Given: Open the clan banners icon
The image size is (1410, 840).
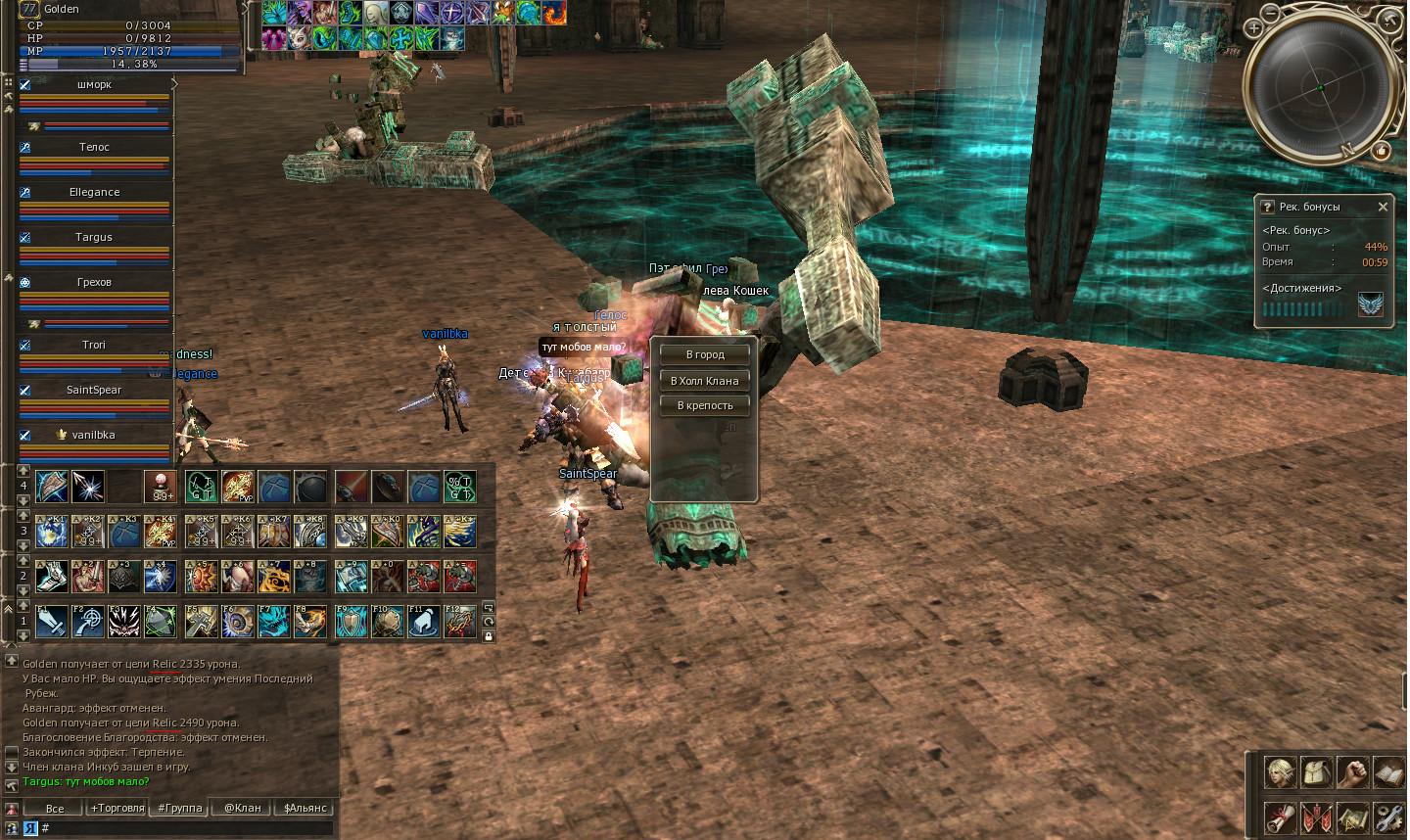Looking at the screenshot, I should (1315, 817).
